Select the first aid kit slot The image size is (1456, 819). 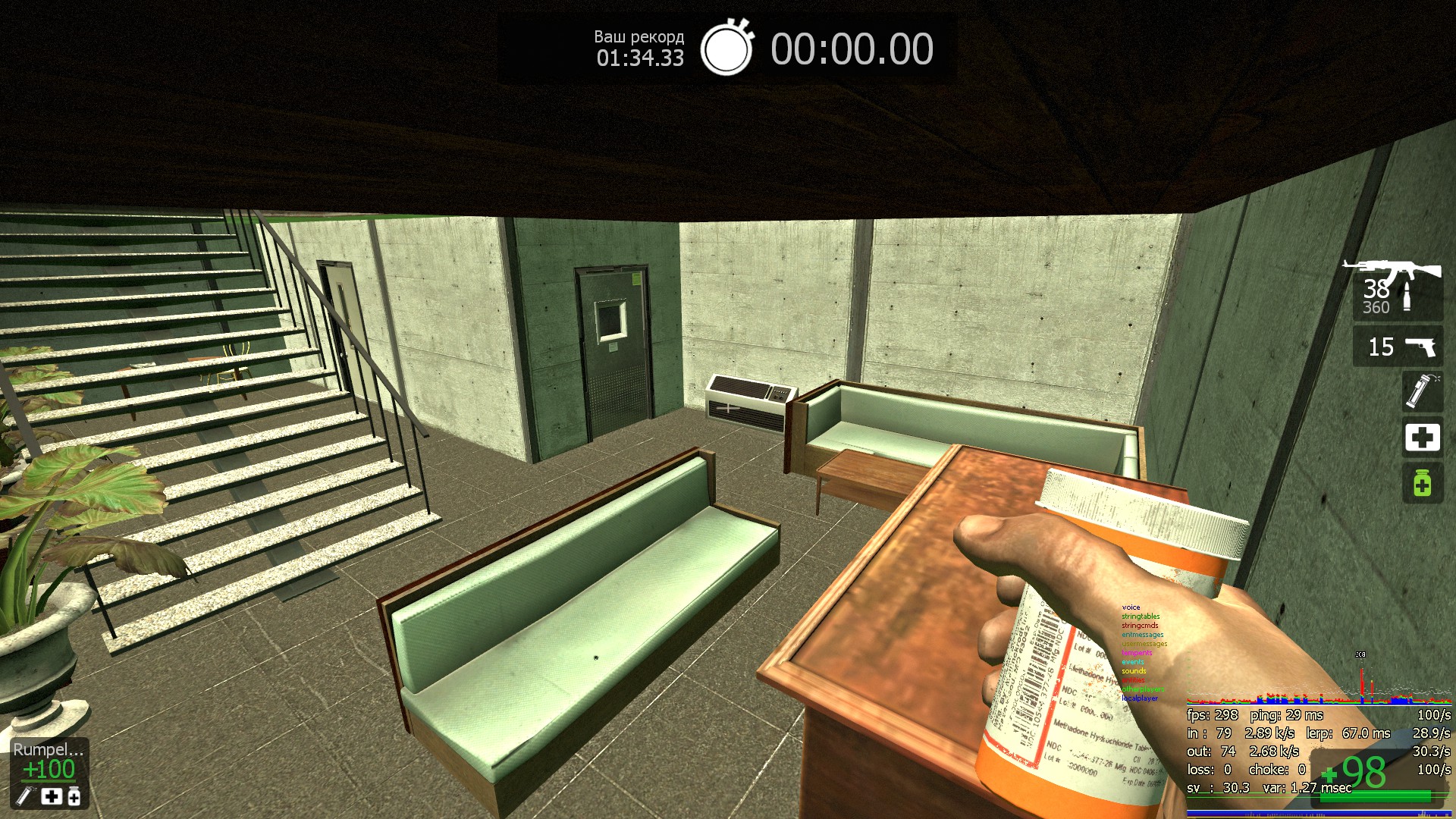pos(1422,438)
